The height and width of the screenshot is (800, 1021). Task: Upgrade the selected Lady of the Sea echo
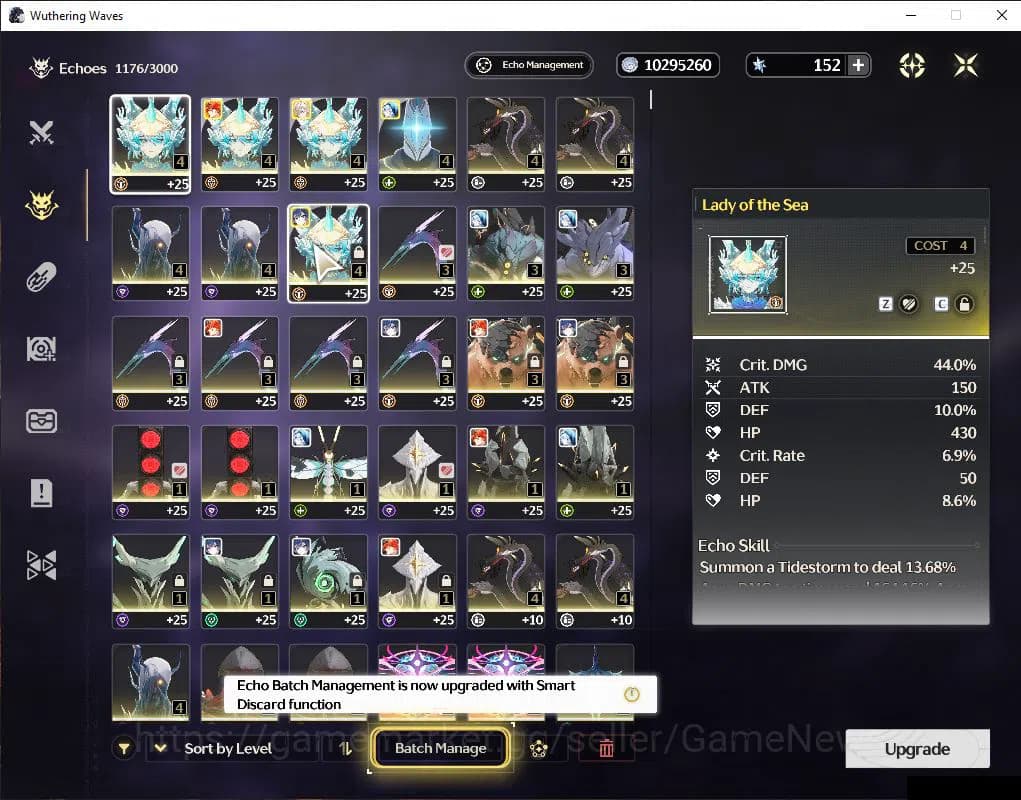coord(917,749)
